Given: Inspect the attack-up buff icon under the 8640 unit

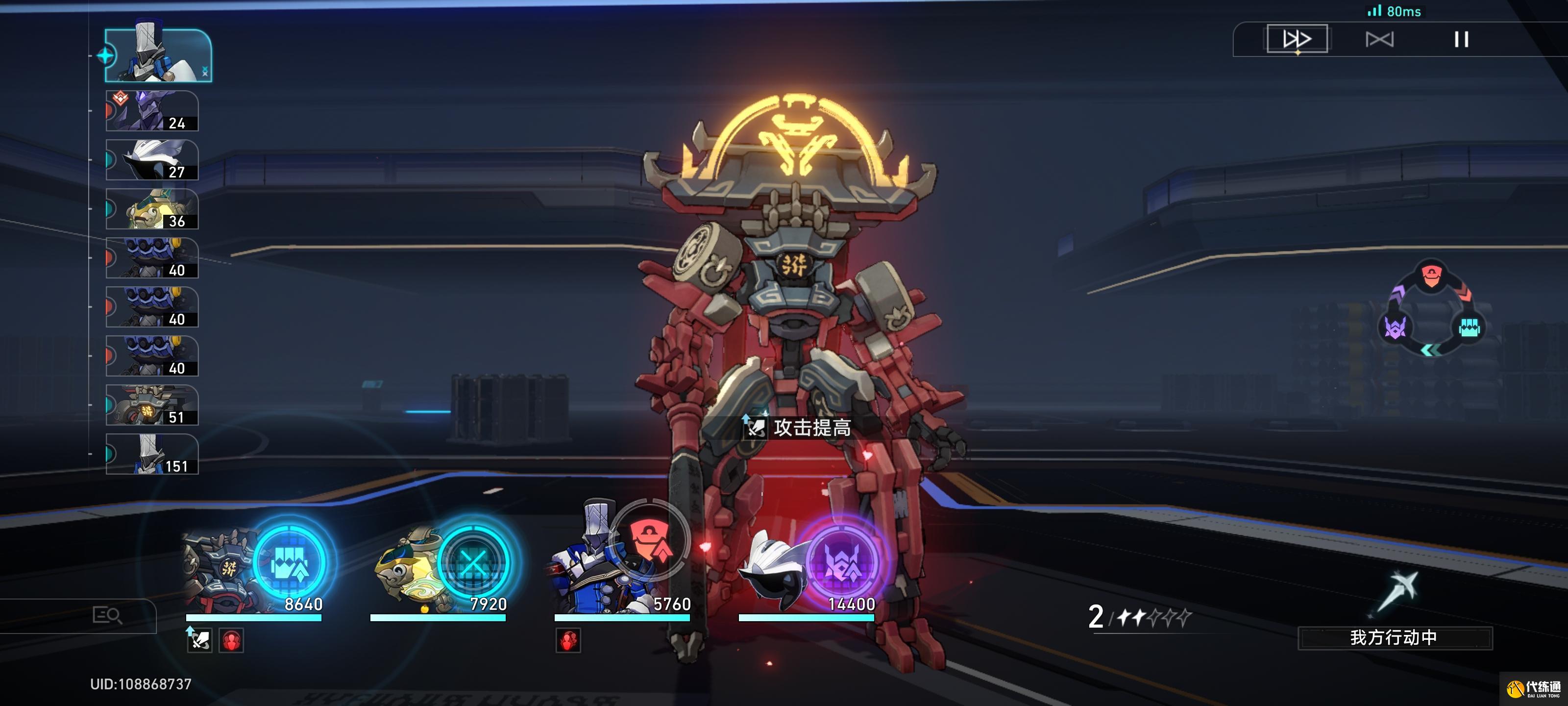Looking at the screenshot, I should tap(199, 640).
